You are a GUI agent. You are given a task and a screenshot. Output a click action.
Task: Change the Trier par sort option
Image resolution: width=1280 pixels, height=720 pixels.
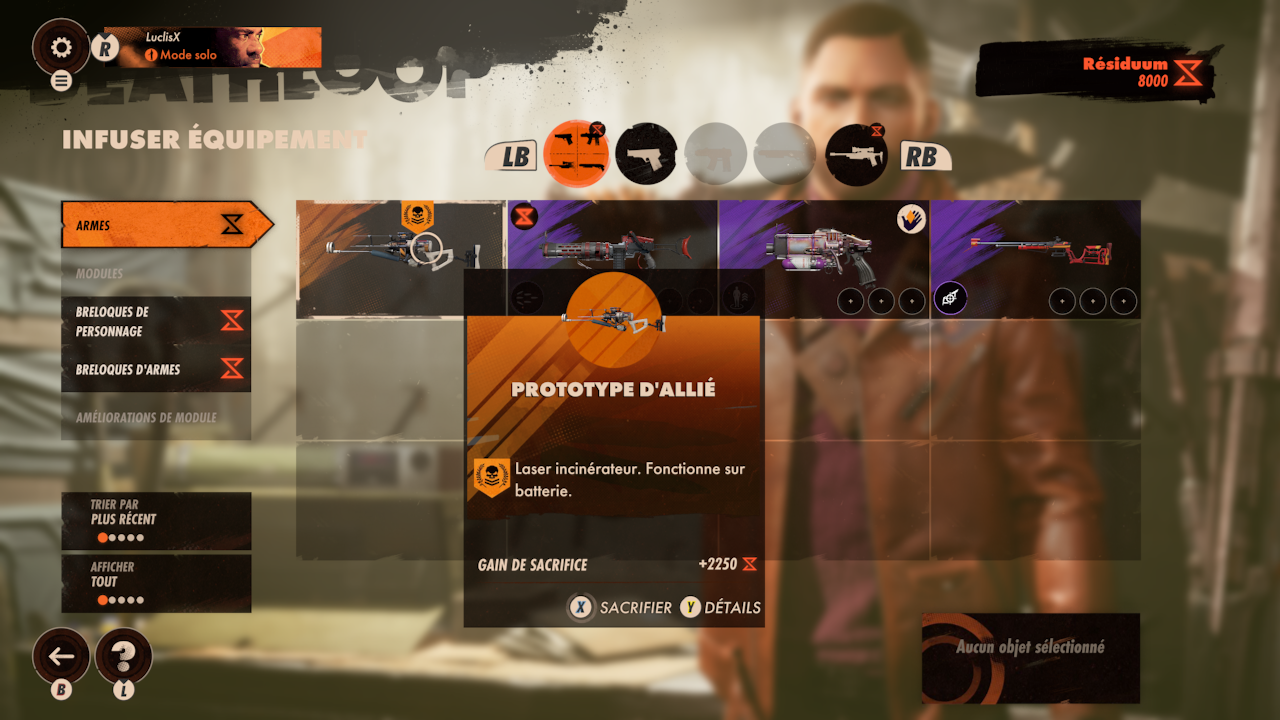click(x=156, y=521)
